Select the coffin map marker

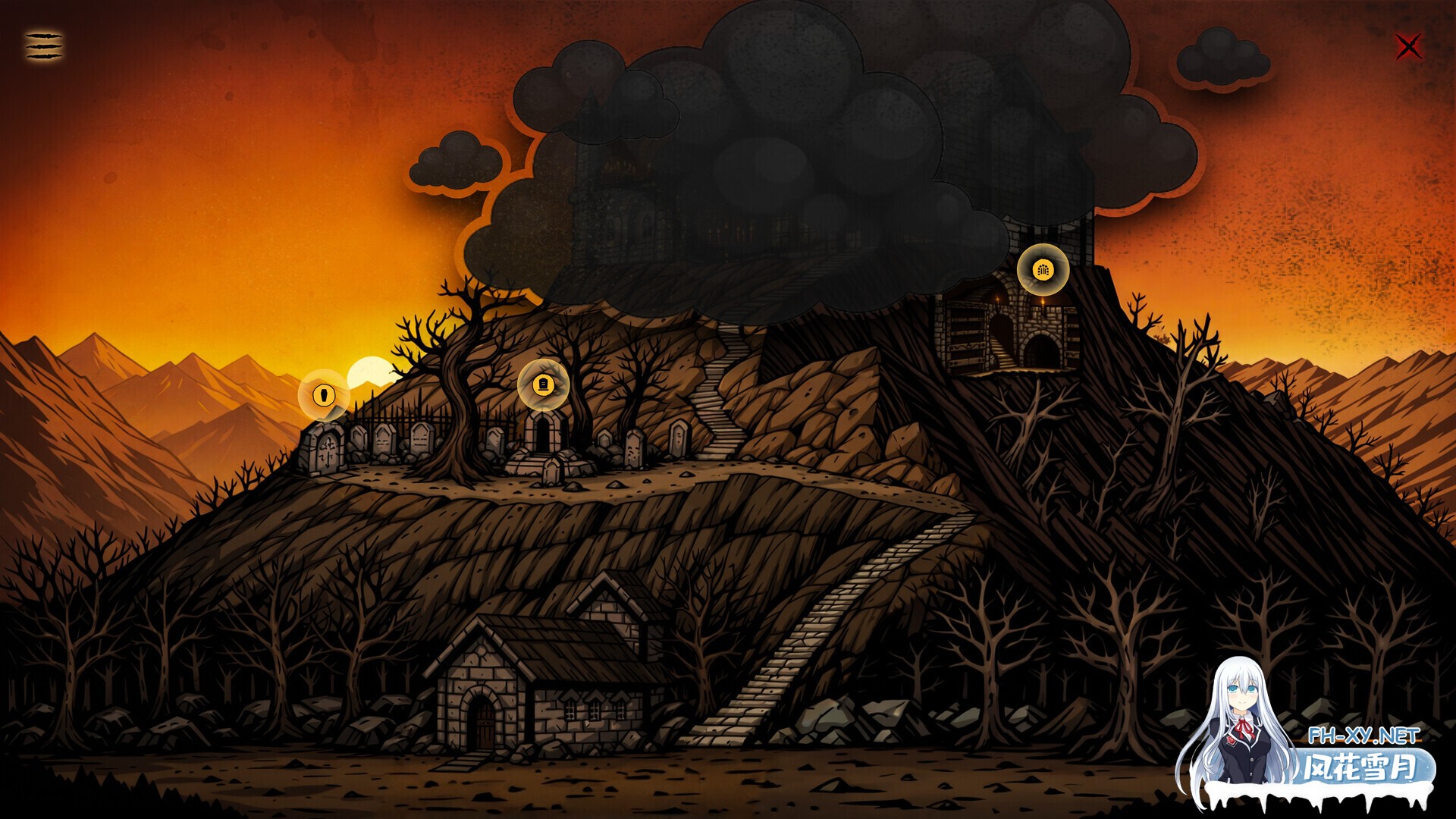[324, 394]
